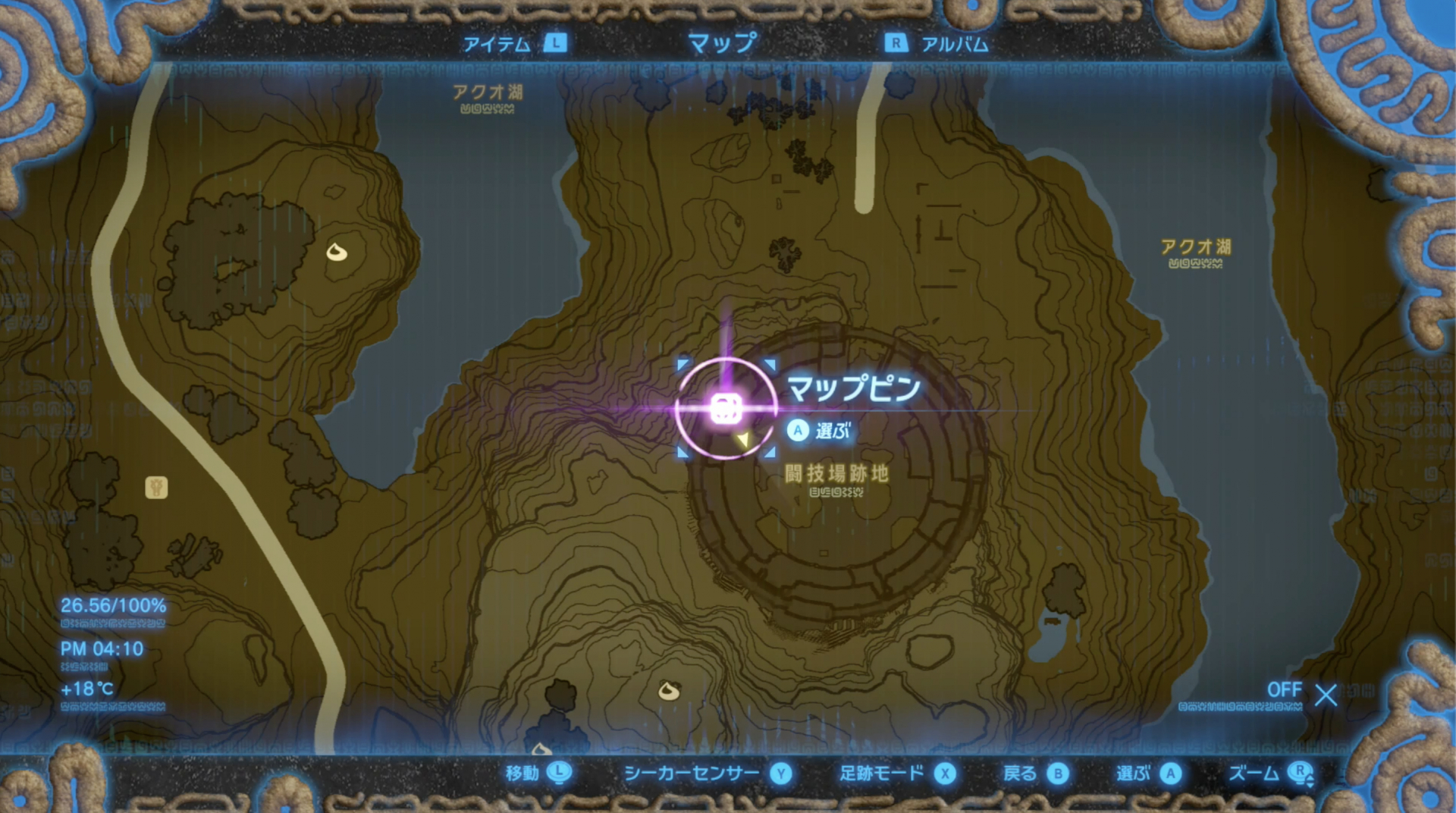Click the Y button Sheikah Sensor icon
The width and height of the screenshot is (1456, 813).
(x=780, y=774)
